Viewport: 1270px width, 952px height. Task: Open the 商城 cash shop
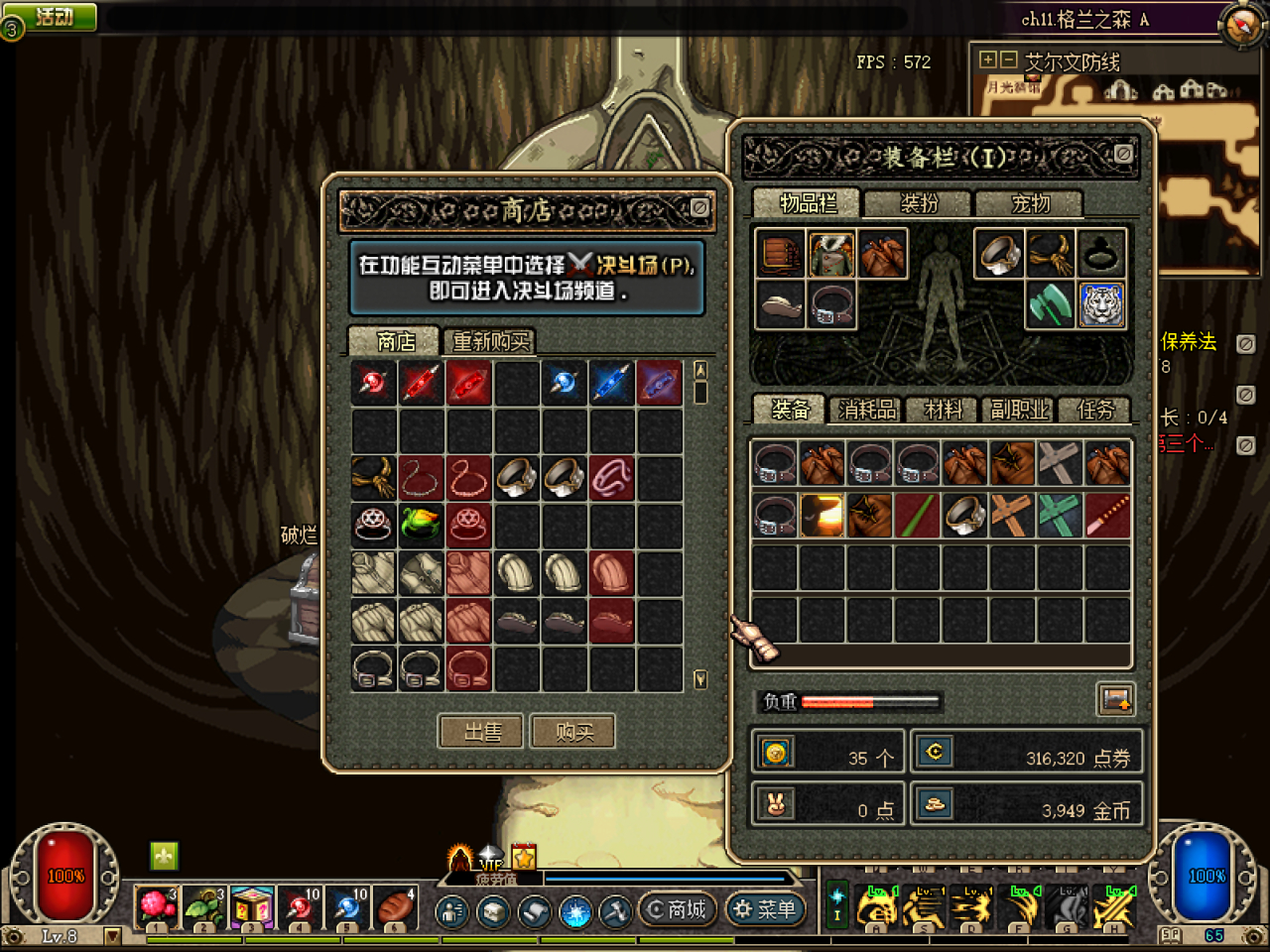[677, 909]
